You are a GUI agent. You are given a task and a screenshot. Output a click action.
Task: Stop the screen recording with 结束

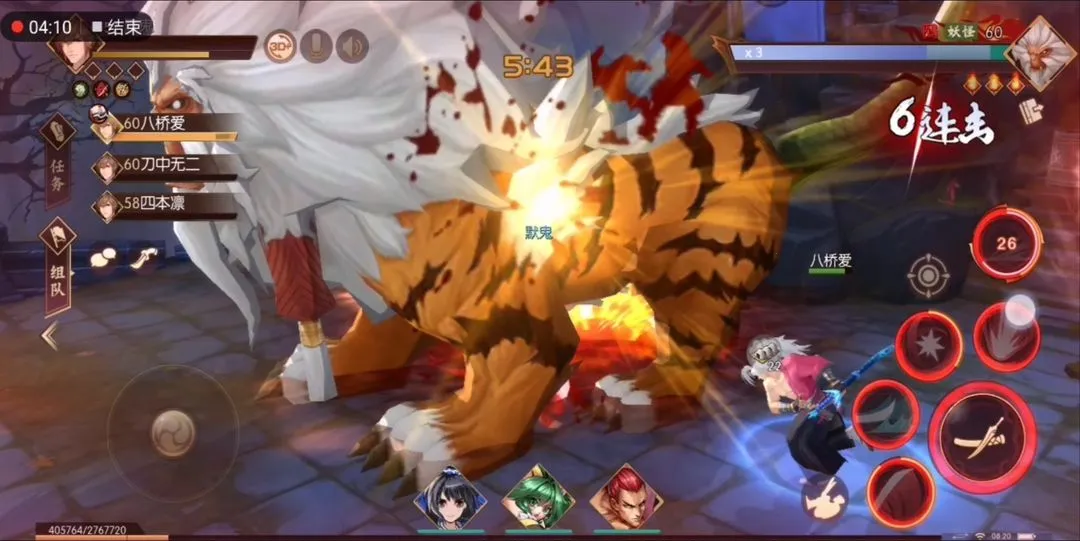(x=115, y=27)
